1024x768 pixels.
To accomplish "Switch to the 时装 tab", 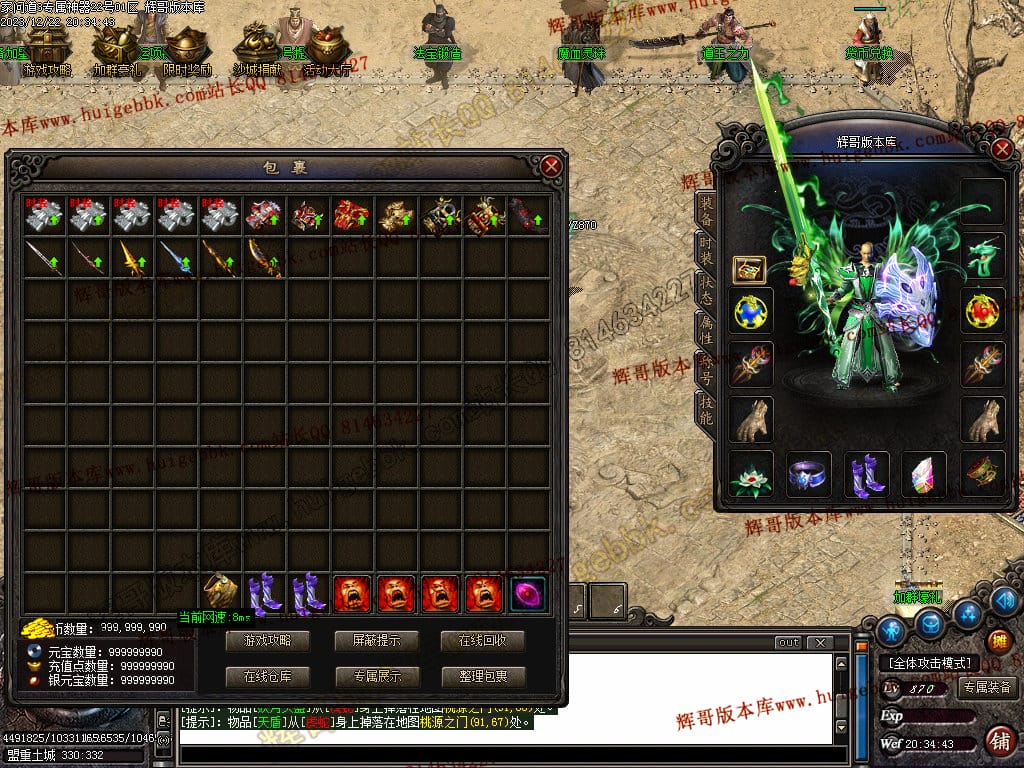I will (706, 252).
